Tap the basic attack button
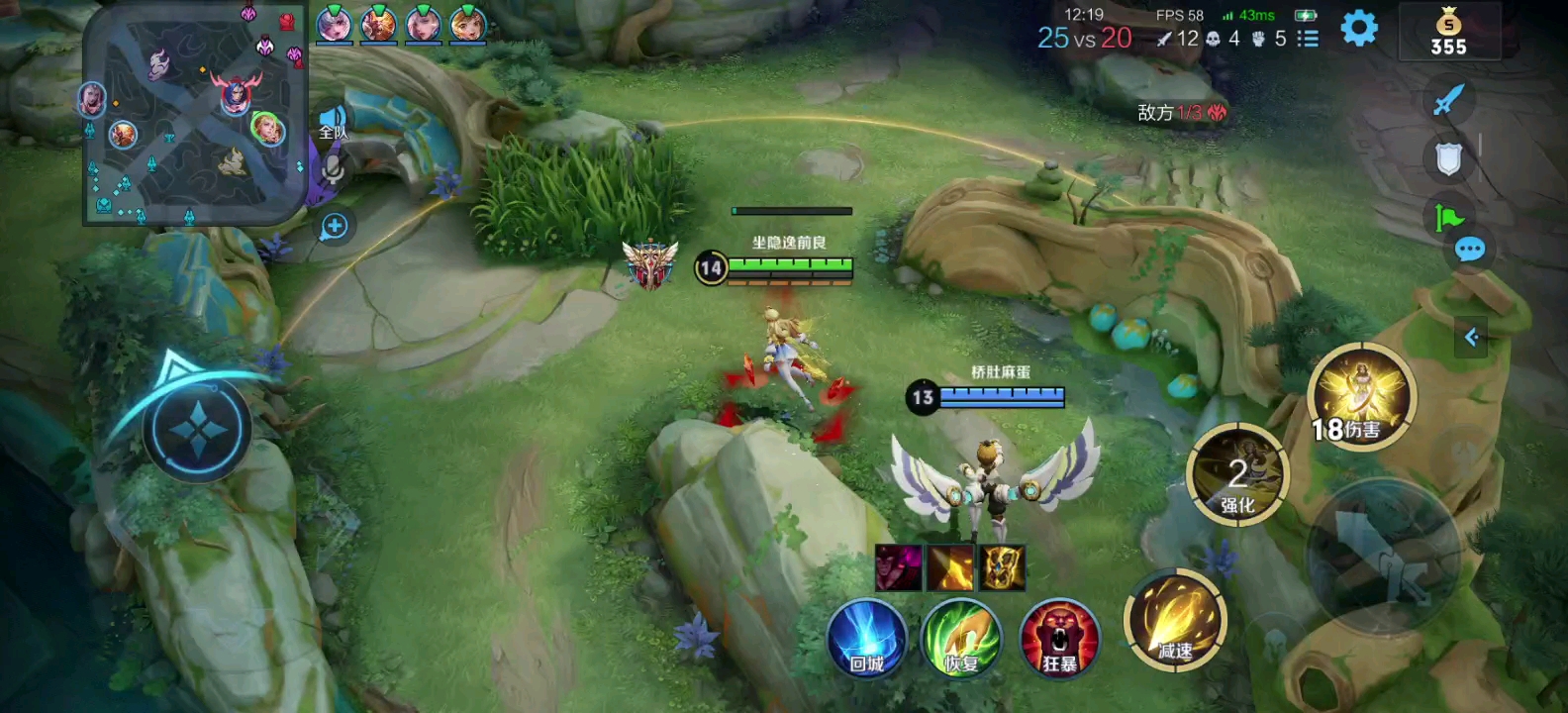 click(x=1383, y=555)
